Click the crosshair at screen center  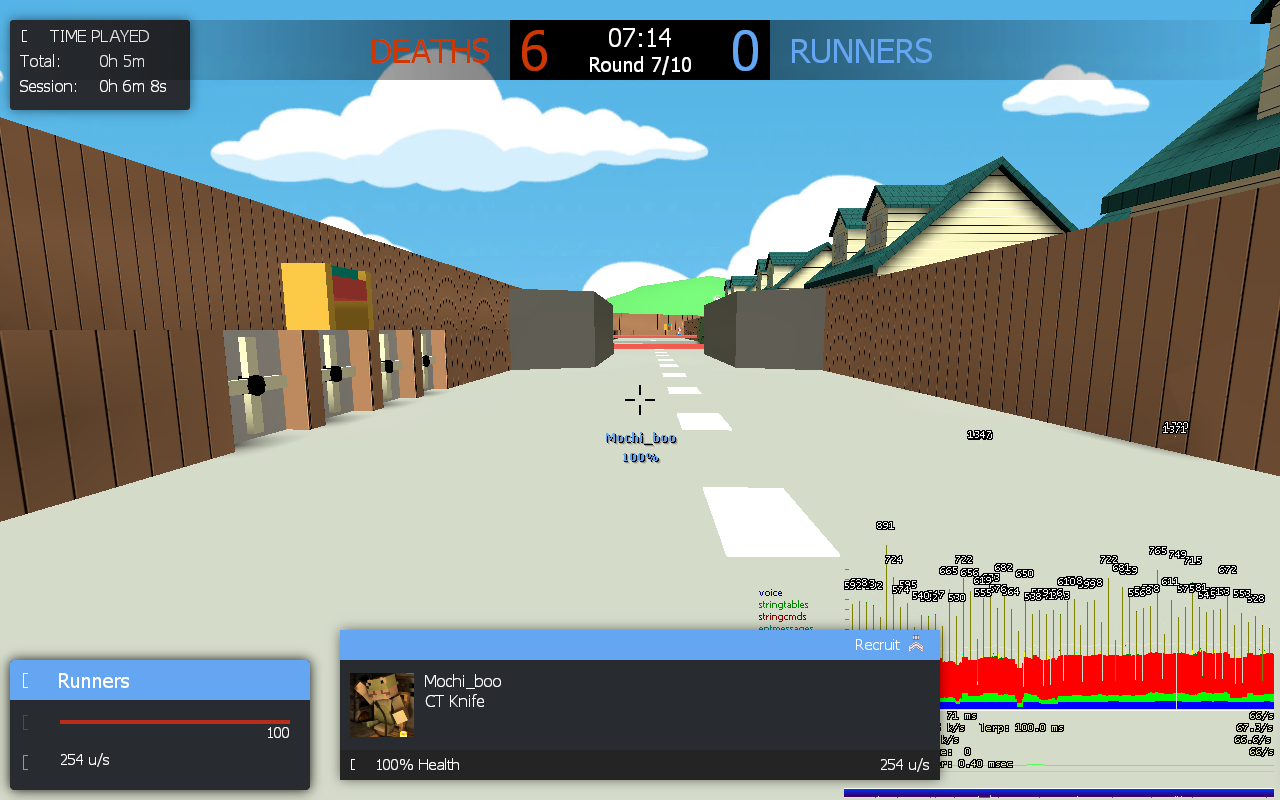(x=640, y=400)
